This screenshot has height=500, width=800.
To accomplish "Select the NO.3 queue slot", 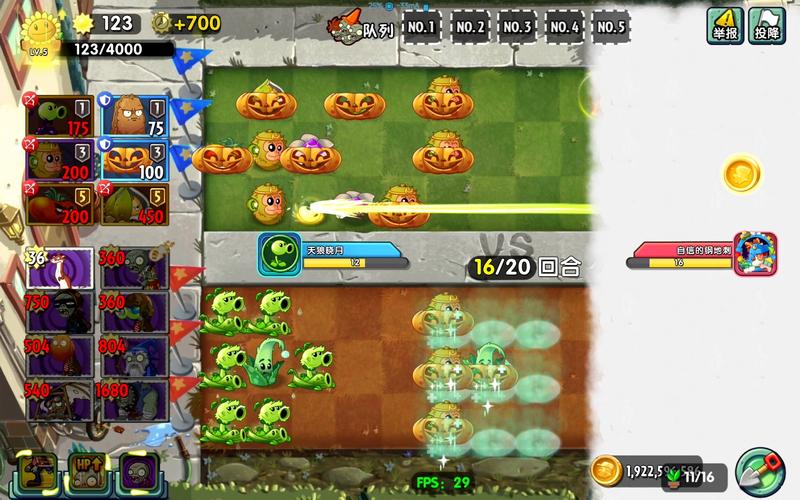I will pos(517,27).
